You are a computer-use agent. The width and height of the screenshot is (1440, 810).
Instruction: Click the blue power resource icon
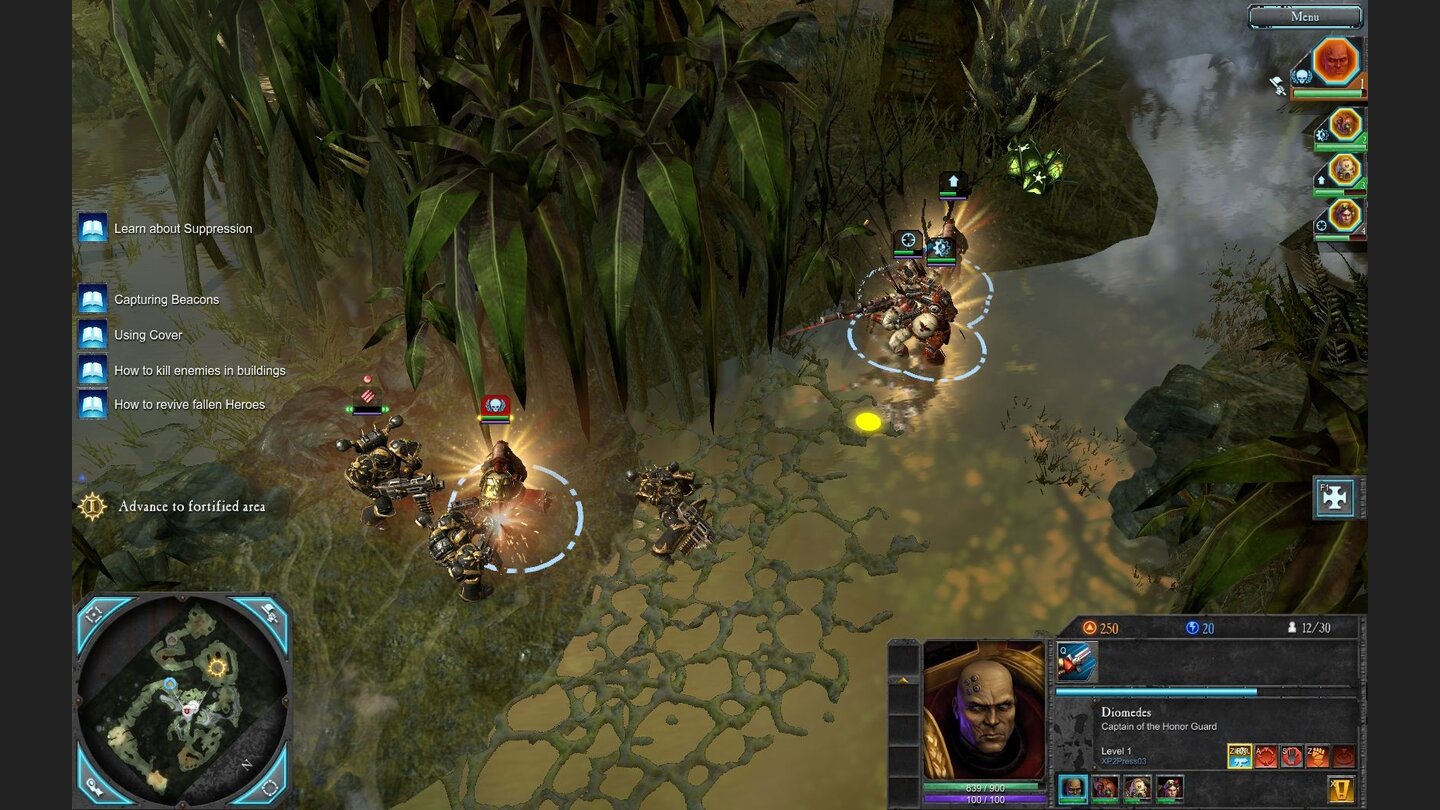pyautogui.click(x=1194, y=628)
